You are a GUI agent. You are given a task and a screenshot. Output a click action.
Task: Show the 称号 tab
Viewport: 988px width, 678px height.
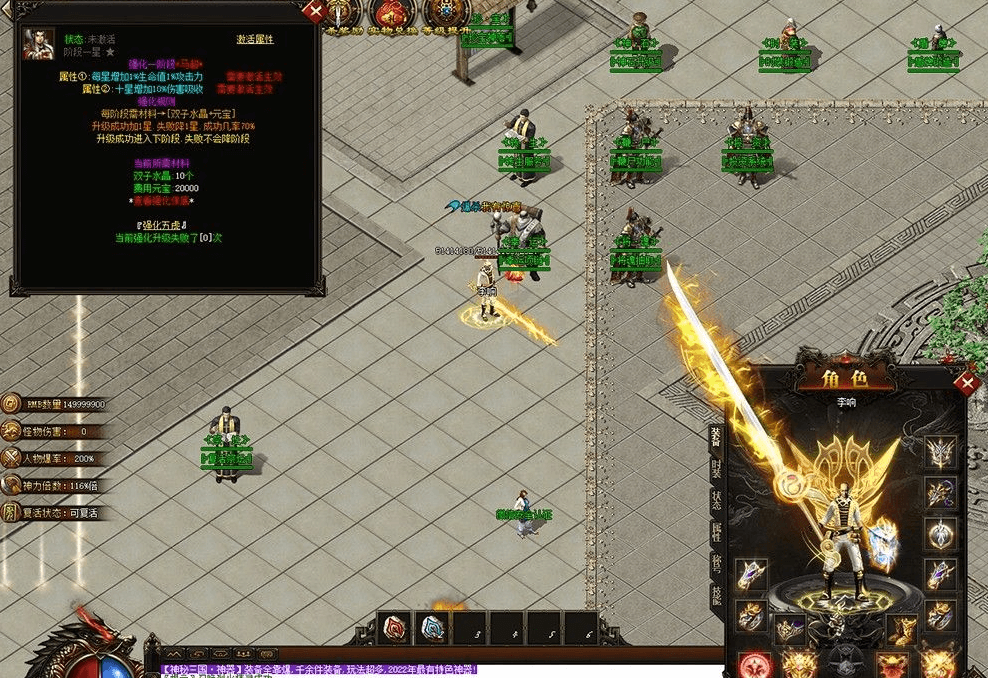(x=716, y=562)
